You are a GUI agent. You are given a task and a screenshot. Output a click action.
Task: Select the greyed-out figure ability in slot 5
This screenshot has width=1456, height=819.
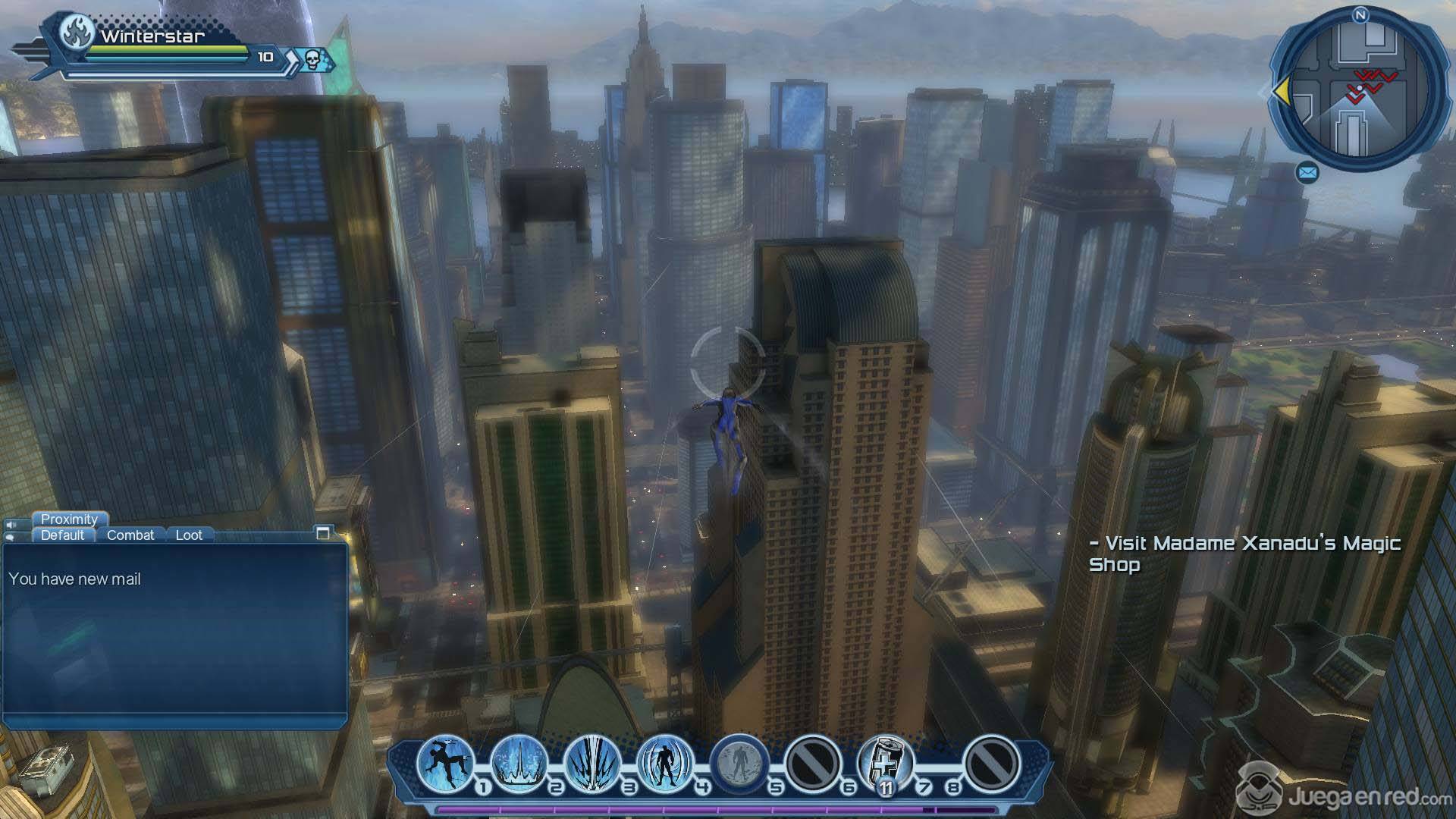(739, 762)
